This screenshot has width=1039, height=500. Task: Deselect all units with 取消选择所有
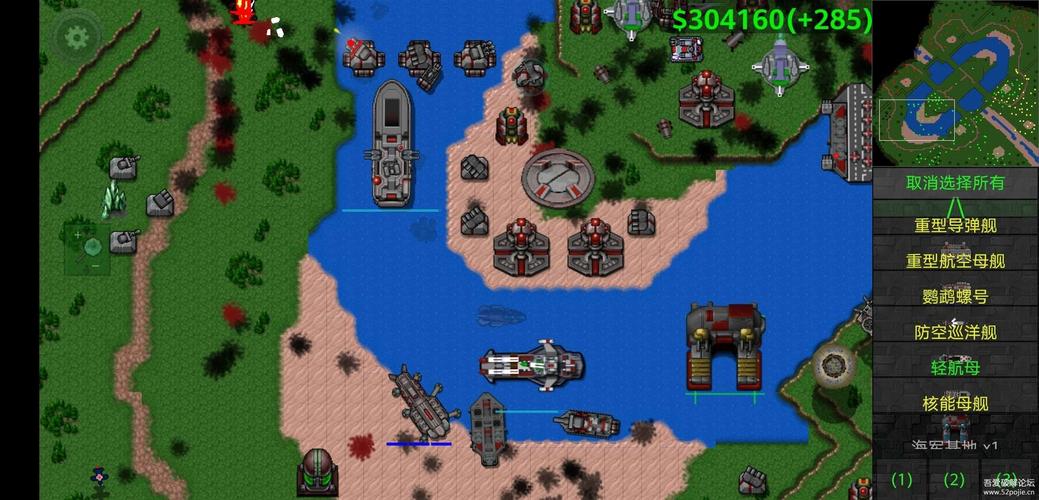pos(955,183)
